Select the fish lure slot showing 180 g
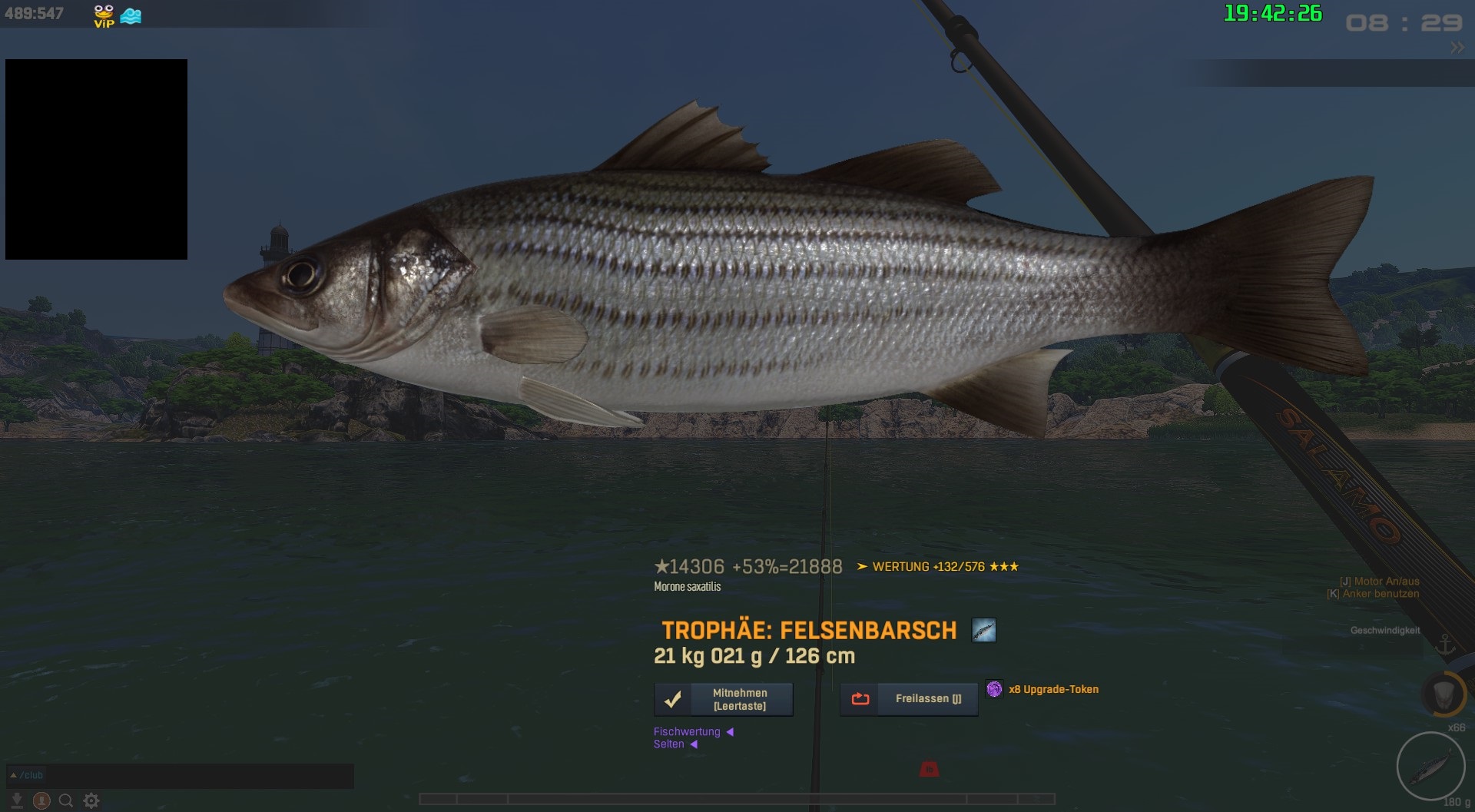1475x812 pixels. tap(1430, 766)
